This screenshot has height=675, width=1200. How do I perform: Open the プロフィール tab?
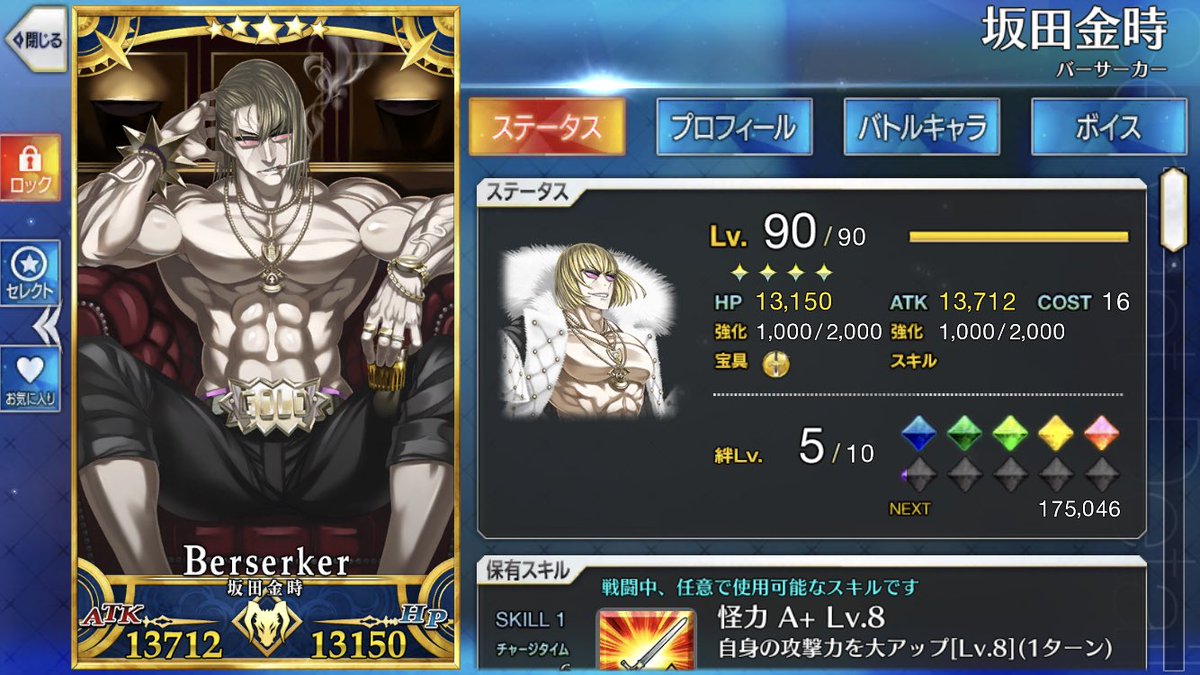(734, 127)
